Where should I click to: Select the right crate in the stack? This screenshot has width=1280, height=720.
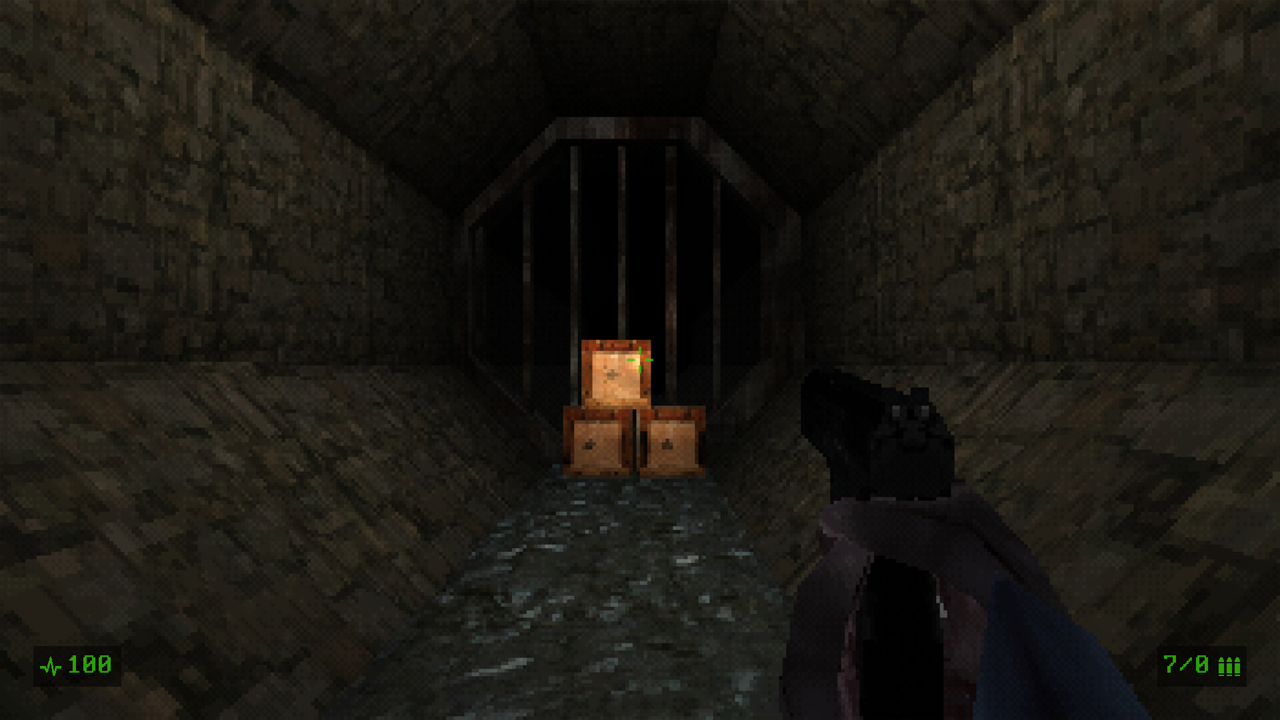(672, 442)
